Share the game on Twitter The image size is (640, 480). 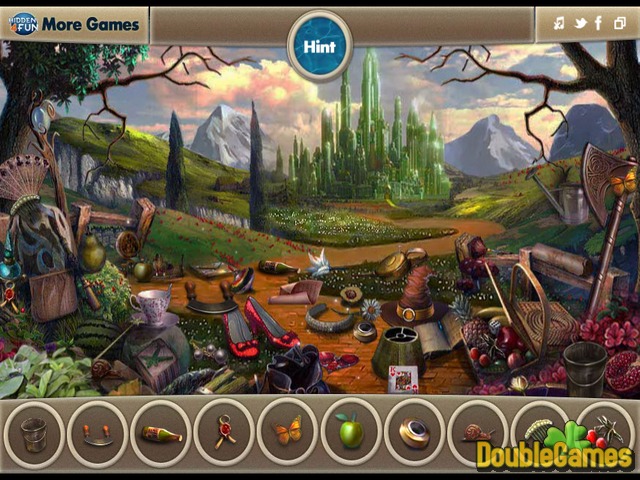pos(579,24)
